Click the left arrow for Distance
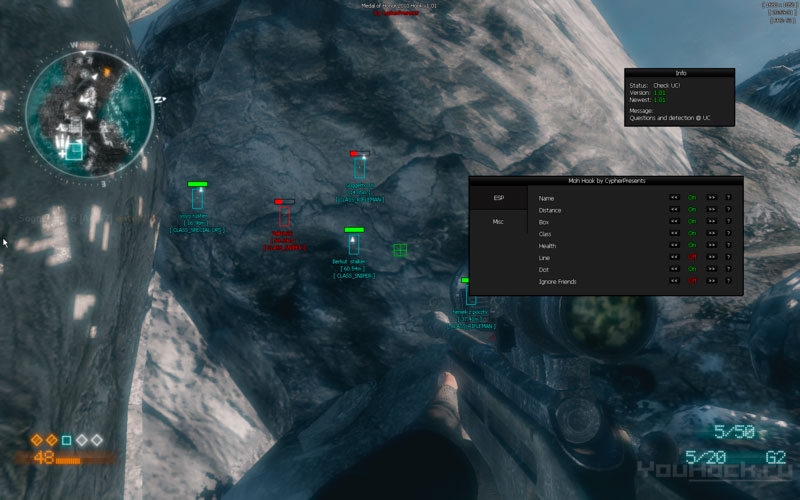The height and width of the screenshot is (500, 800). click(675, 210)
